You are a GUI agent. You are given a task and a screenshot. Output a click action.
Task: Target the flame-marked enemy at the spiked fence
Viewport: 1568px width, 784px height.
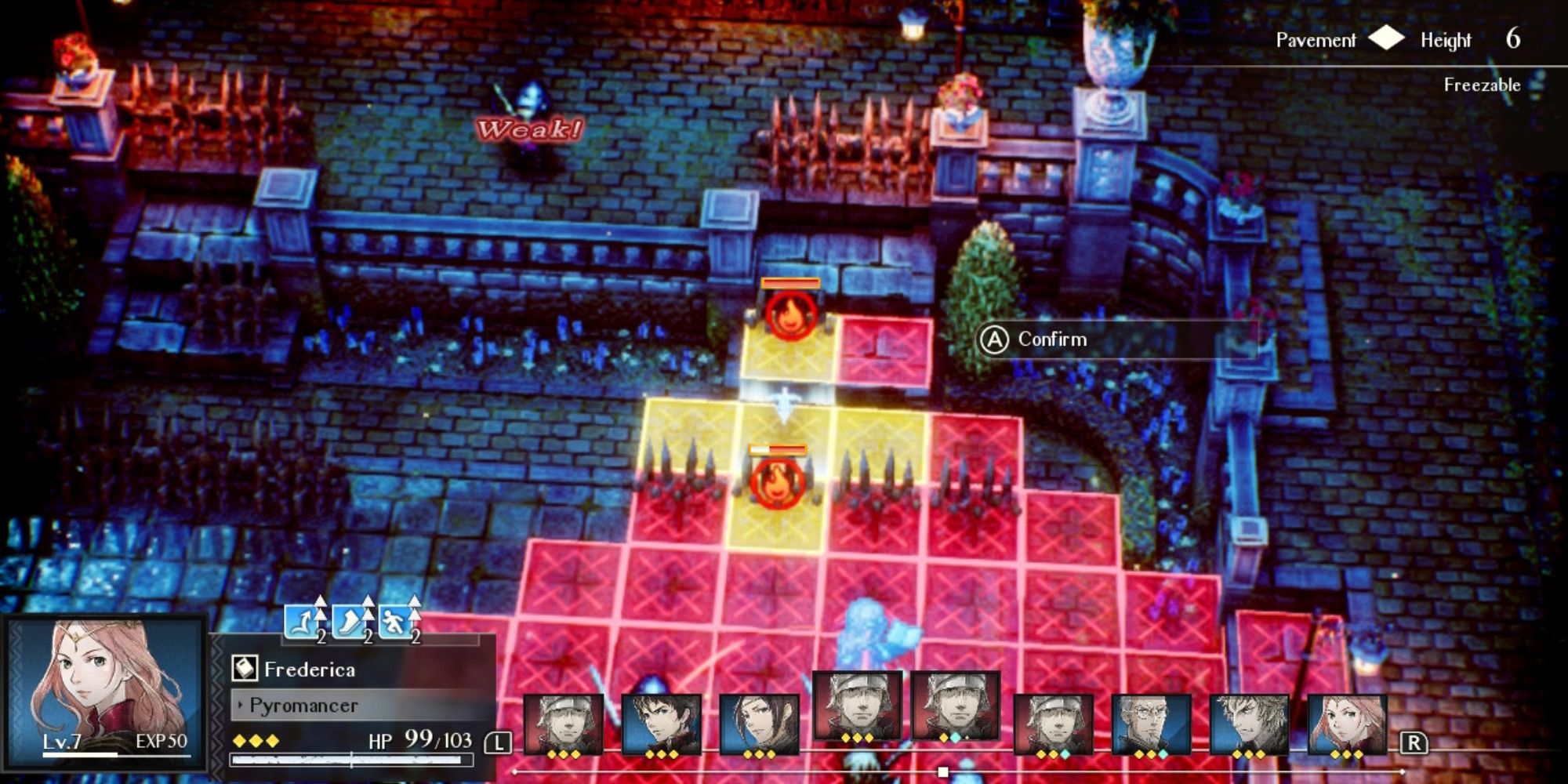point(777,481)
